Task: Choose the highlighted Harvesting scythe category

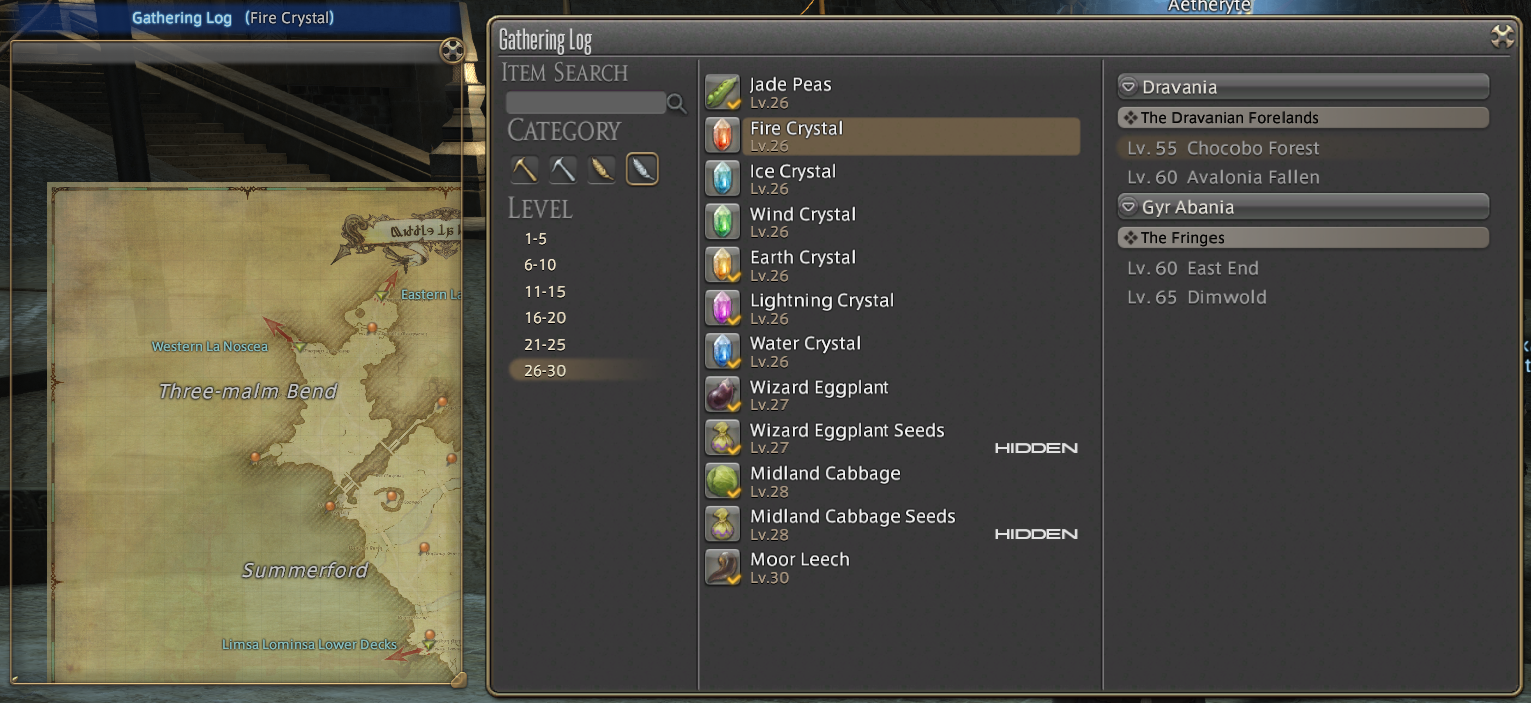Action: point(642,169)
